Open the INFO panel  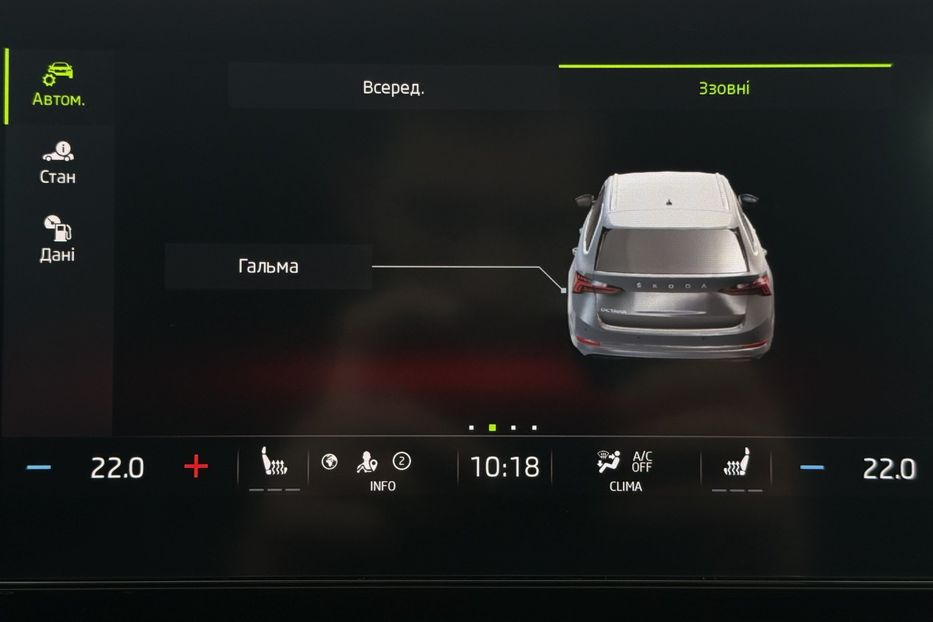(x=382, y=470)
